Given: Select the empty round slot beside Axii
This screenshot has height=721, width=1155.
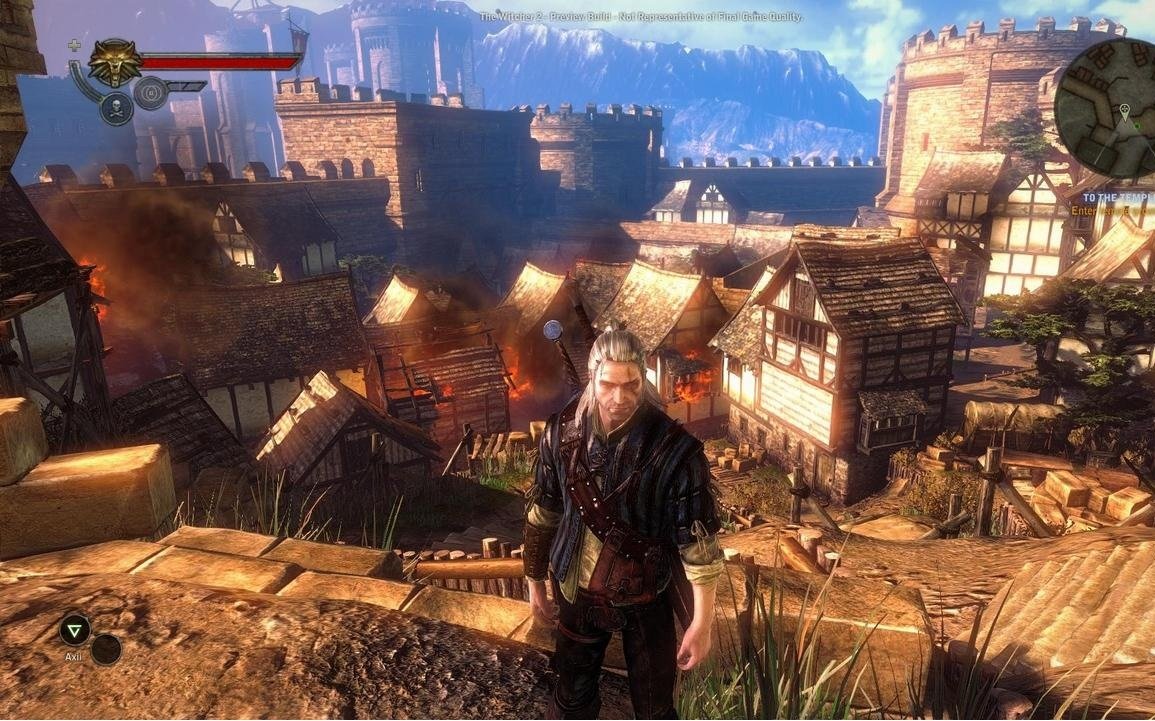Looking at the screenshot, I should point(106,650).
